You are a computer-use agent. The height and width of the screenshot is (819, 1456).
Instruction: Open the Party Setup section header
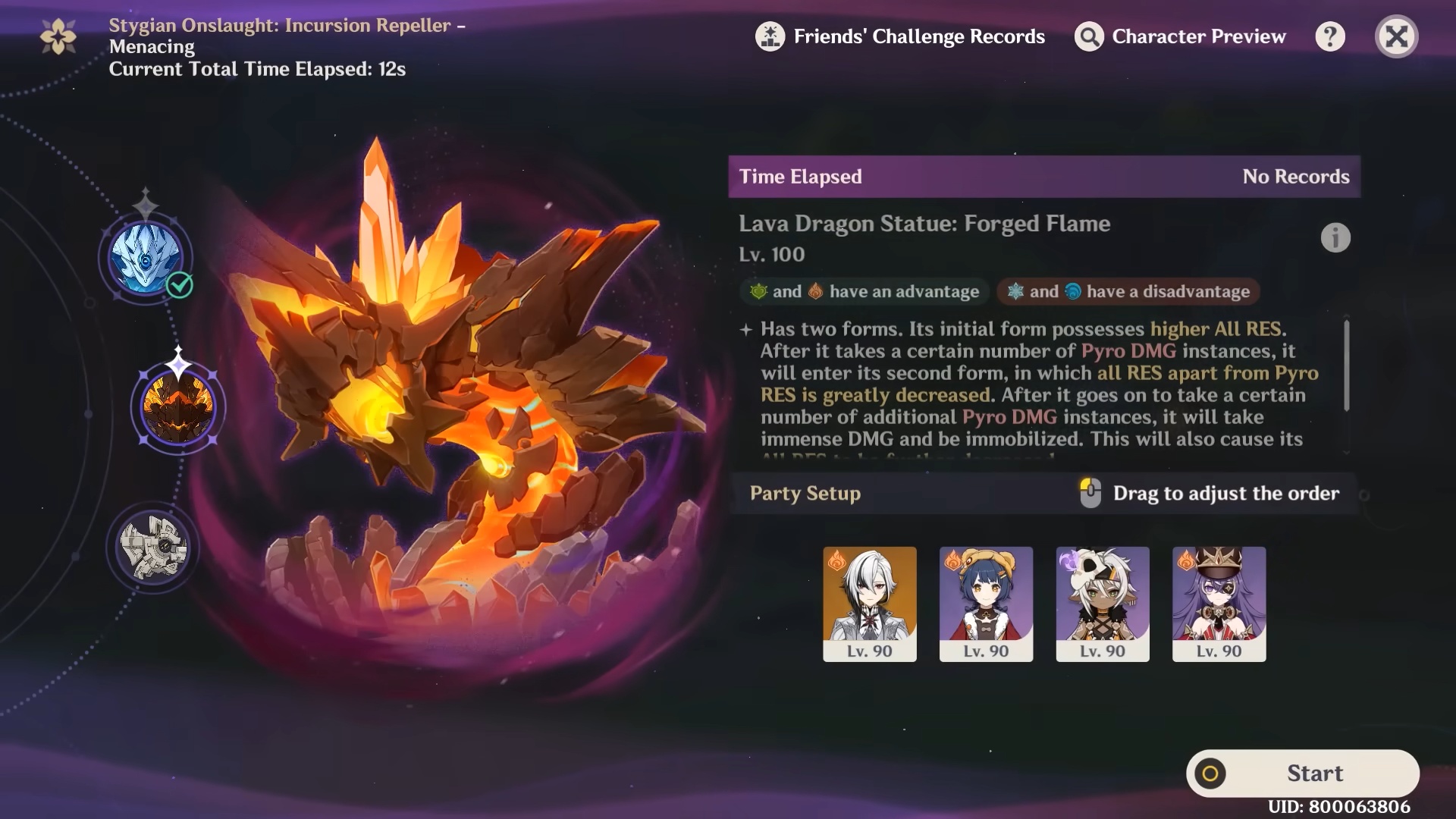805,493
